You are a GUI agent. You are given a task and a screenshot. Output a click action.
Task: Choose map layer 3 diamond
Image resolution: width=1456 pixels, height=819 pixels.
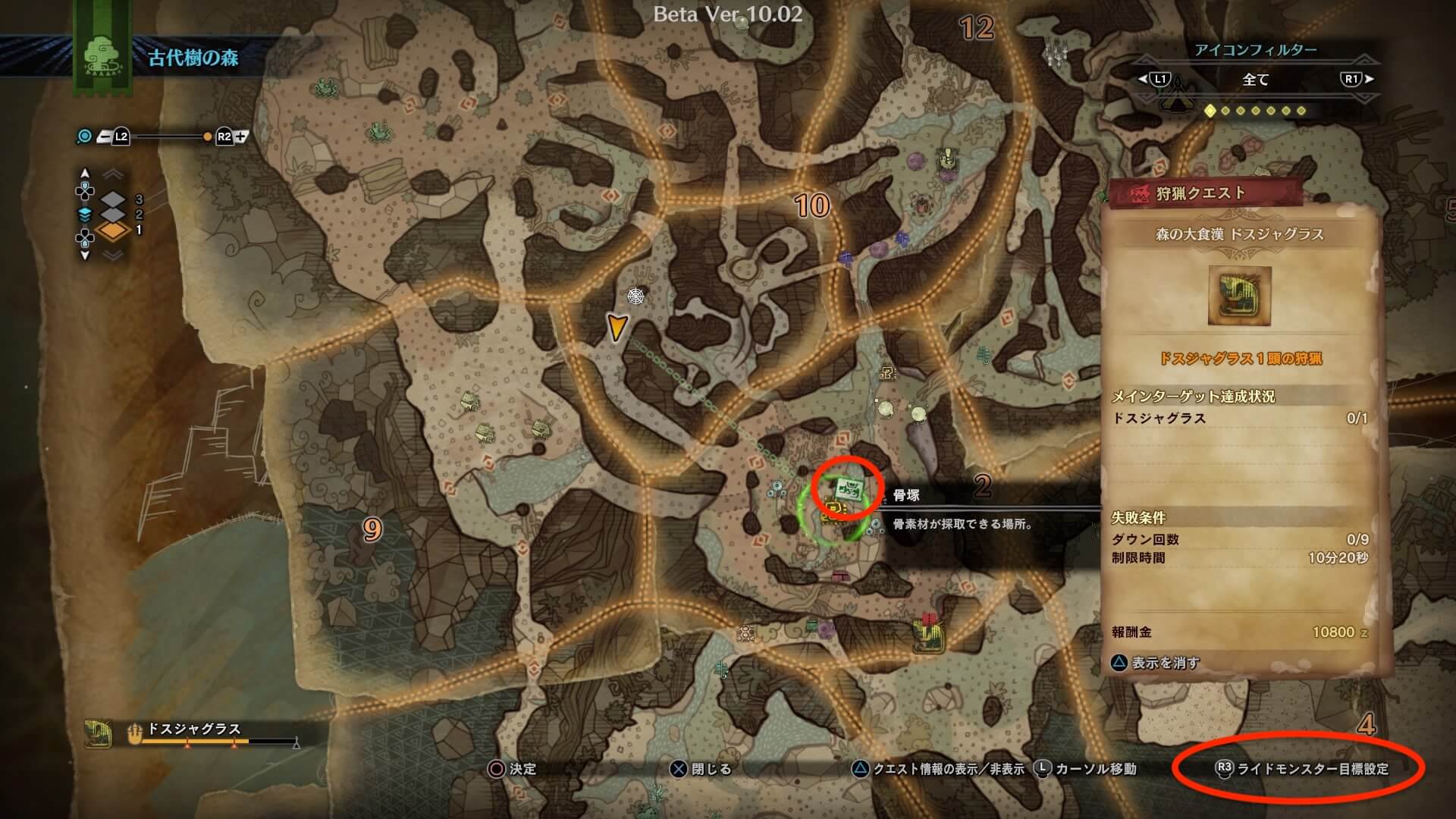point(113,199)
